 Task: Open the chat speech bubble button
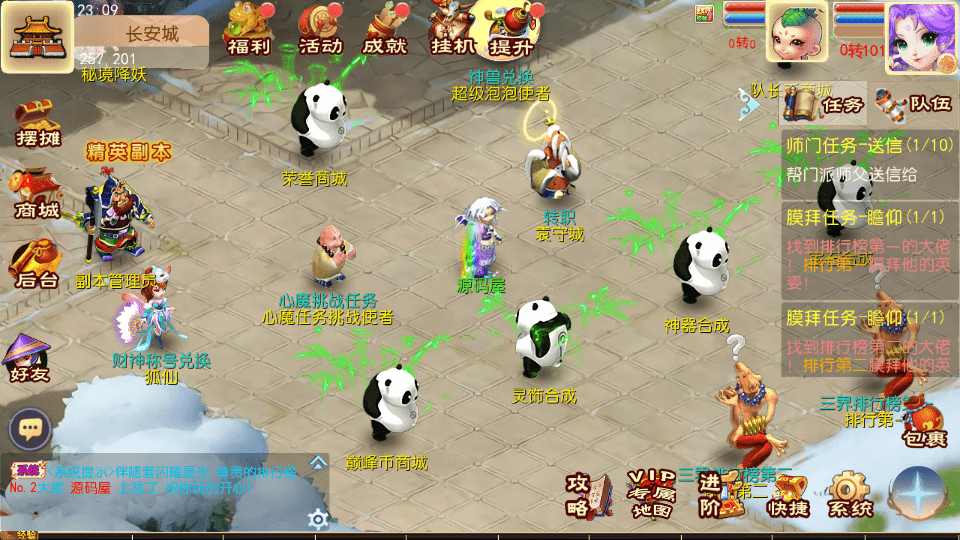[x=30, y=430]
